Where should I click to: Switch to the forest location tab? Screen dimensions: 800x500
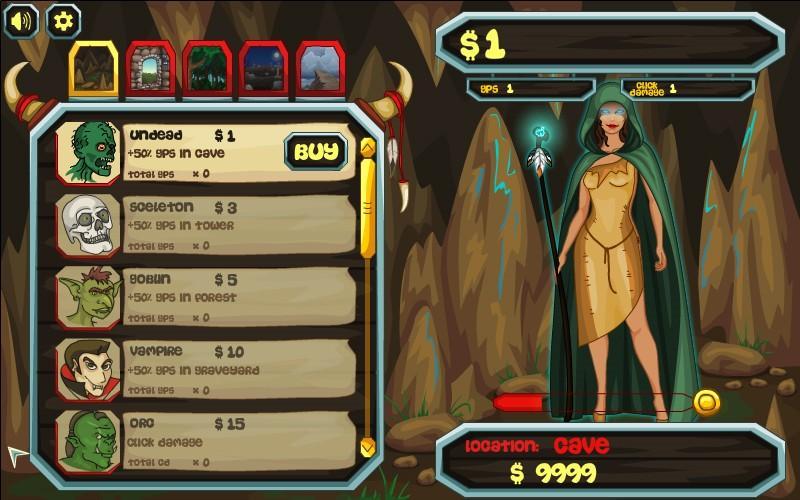click(208, 70)
